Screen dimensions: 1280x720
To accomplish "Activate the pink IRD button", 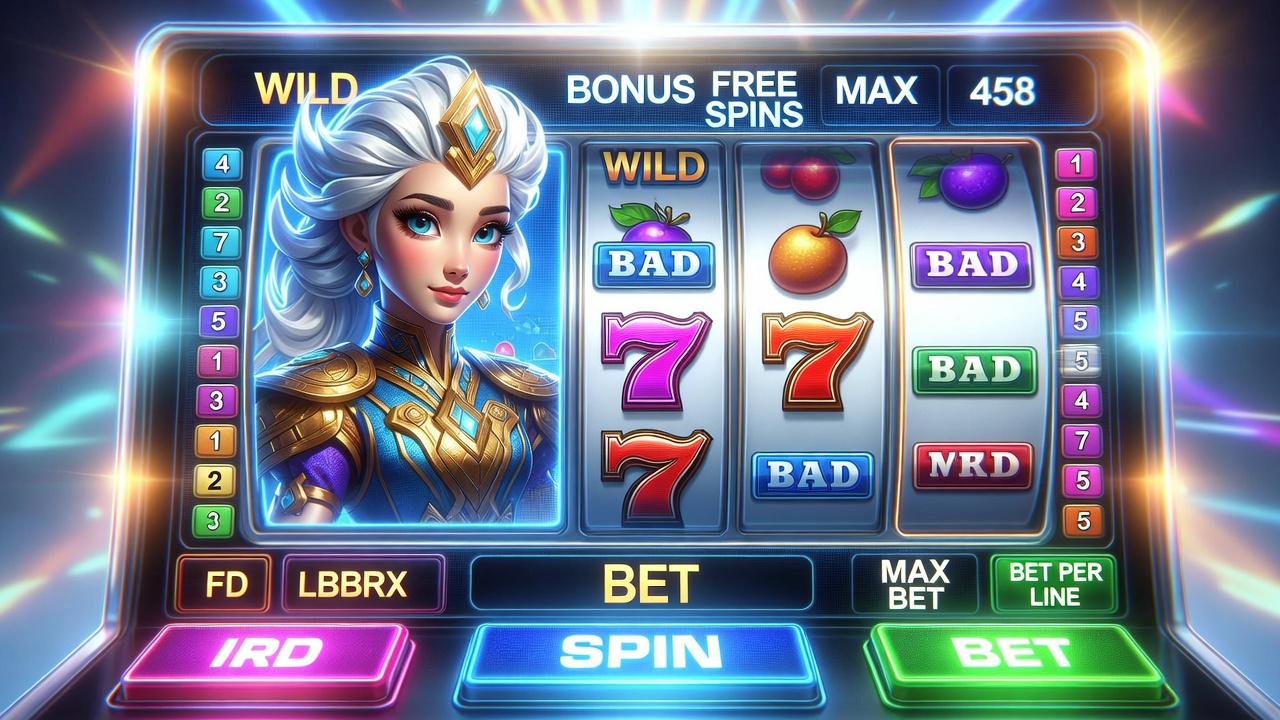I will pyautogui.click(x=267, y=654).
